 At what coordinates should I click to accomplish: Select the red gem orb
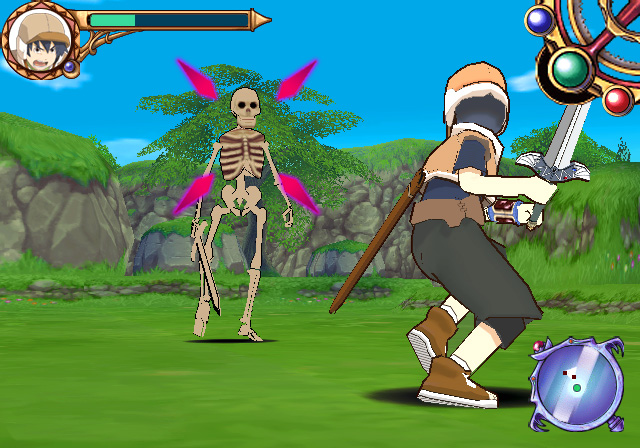(618, 99)
